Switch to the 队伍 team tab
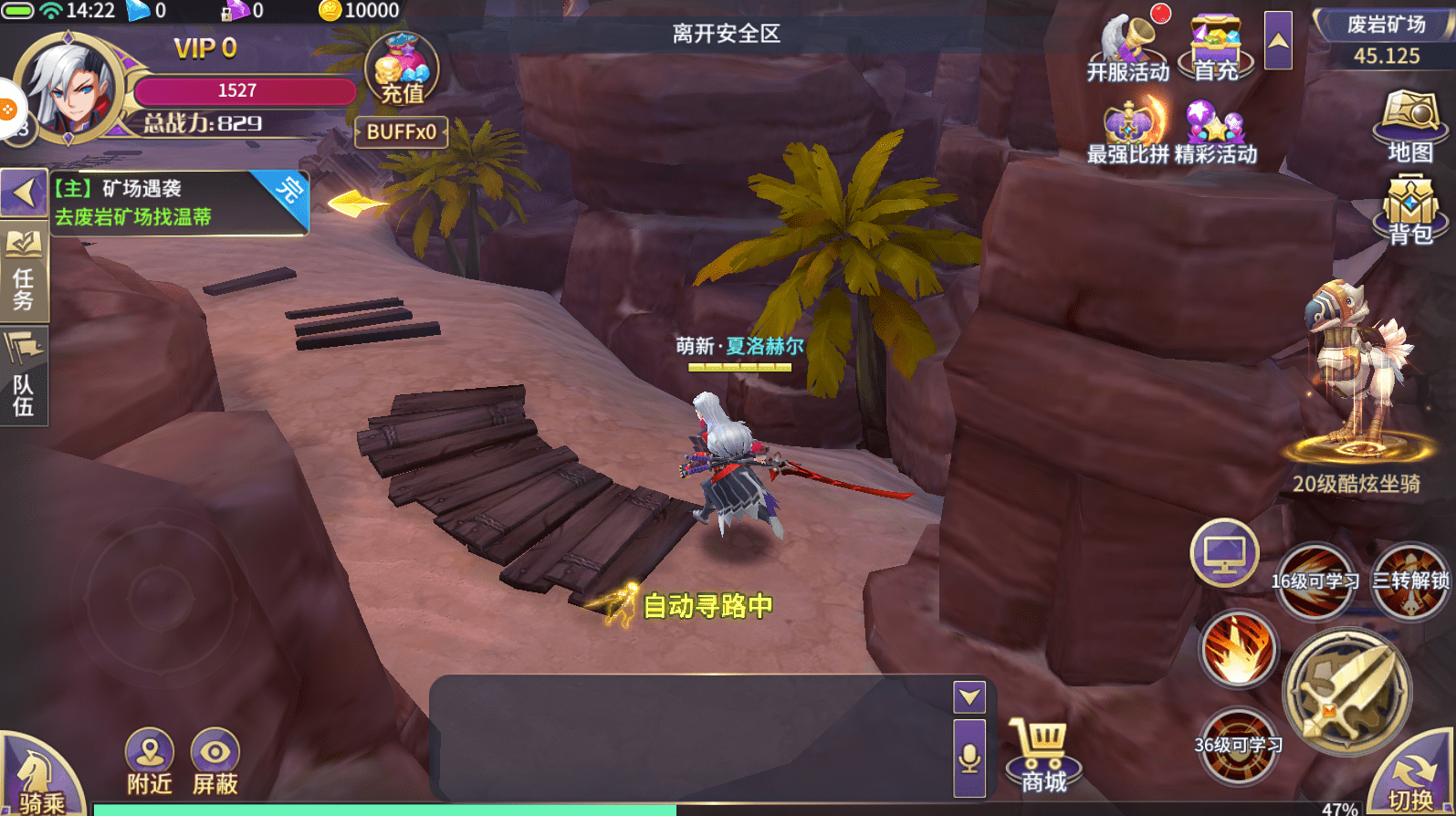This screenshot has width=1456, height=816. point(24,376)
